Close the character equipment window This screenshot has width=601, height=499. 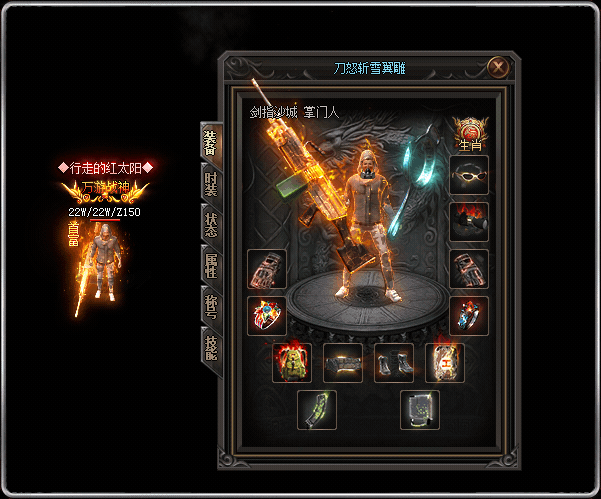(x=497, y=68)
